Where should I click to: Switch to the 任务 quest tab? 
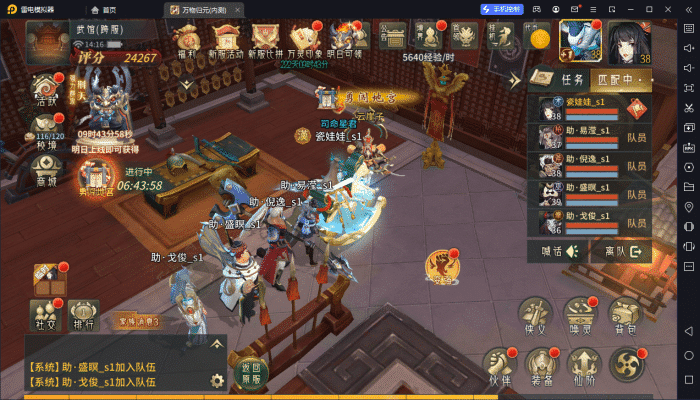571,78
